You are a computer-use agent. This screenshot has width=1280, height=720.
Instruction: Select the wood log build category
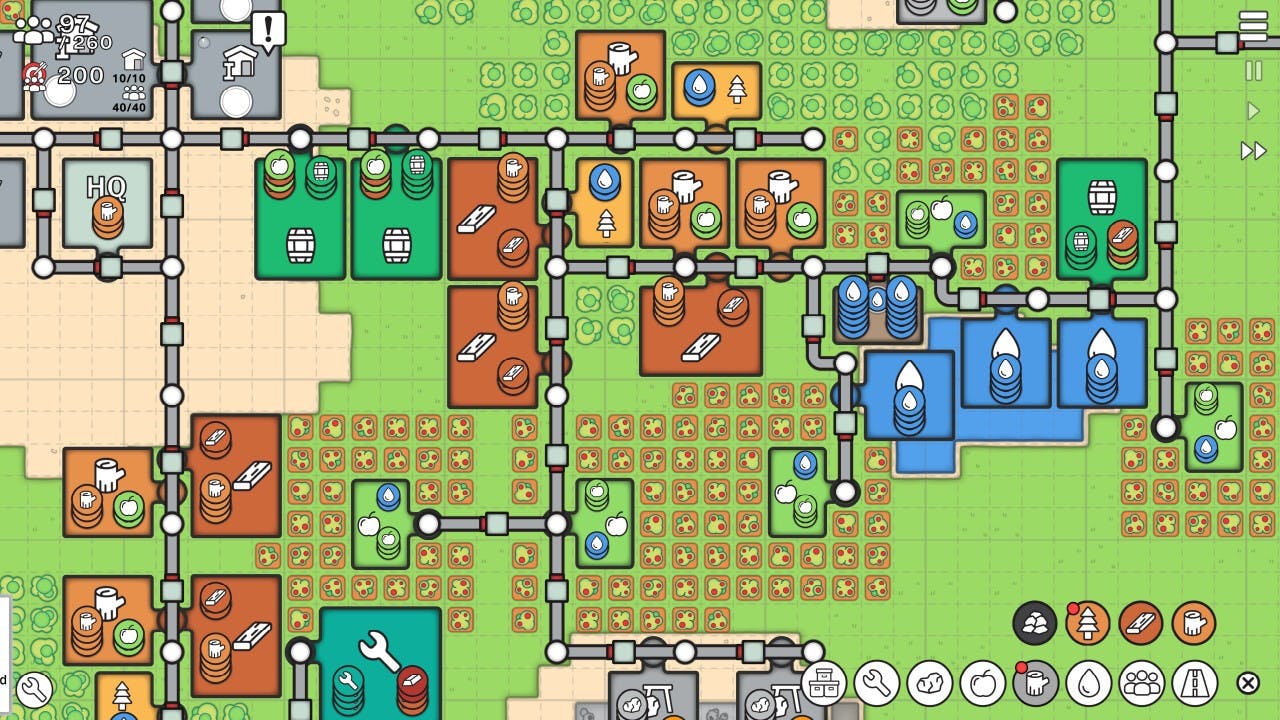click(1036, 684)
